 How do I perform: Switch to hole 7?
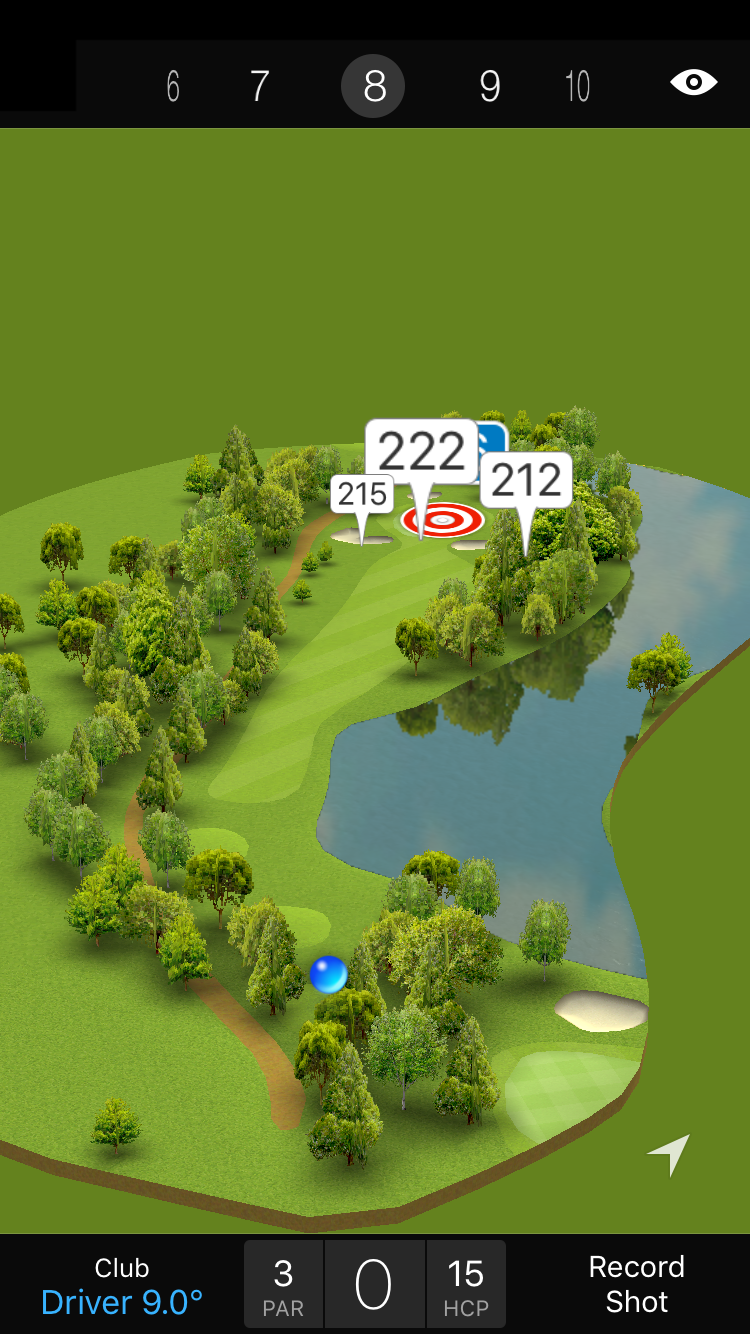coord(259,87)
